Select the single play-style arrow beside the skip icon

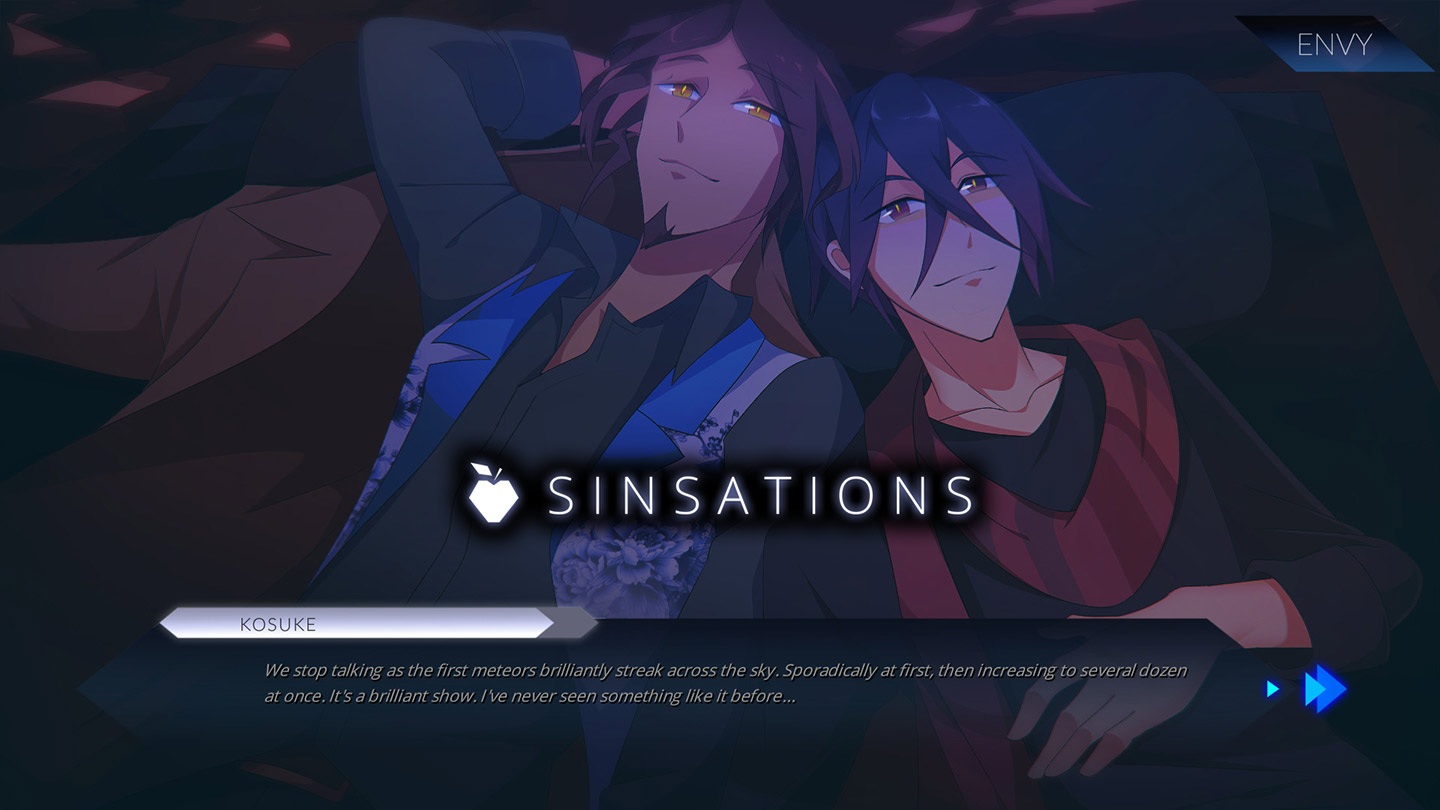click(x=1272, y=688)
